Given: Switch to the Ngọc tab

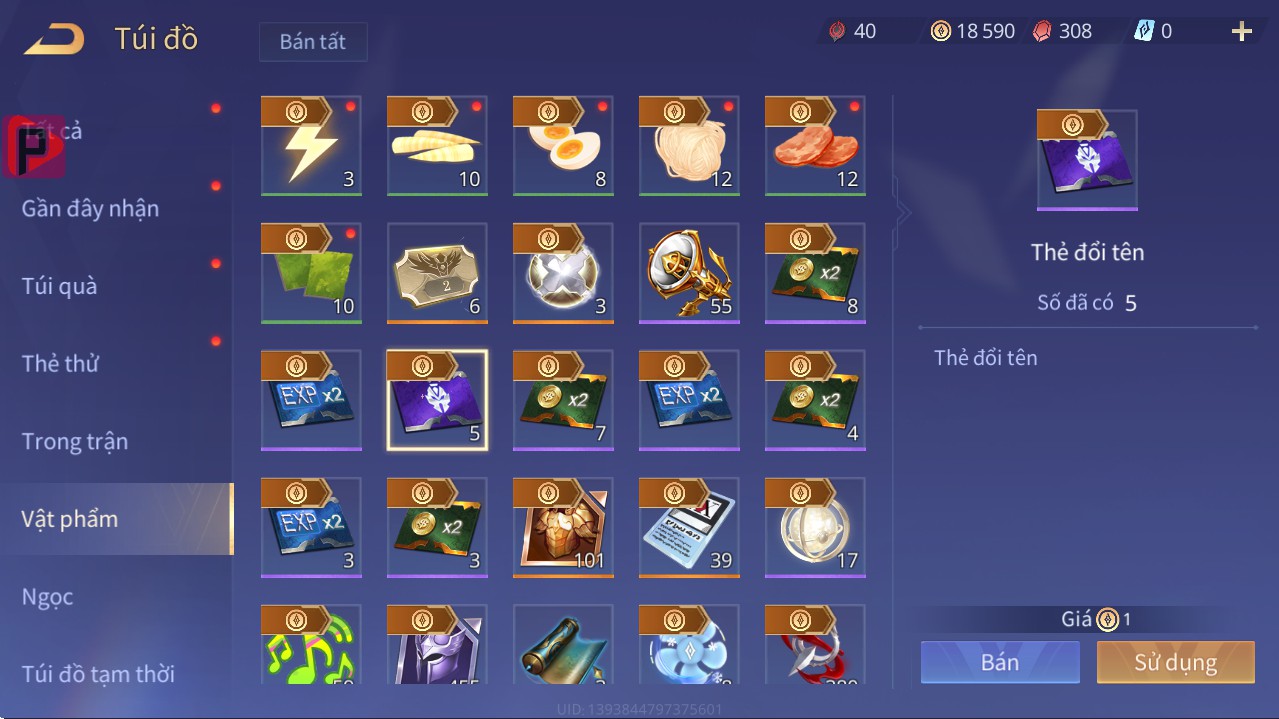Looking at the screenshot, I should tap(48, 597).
